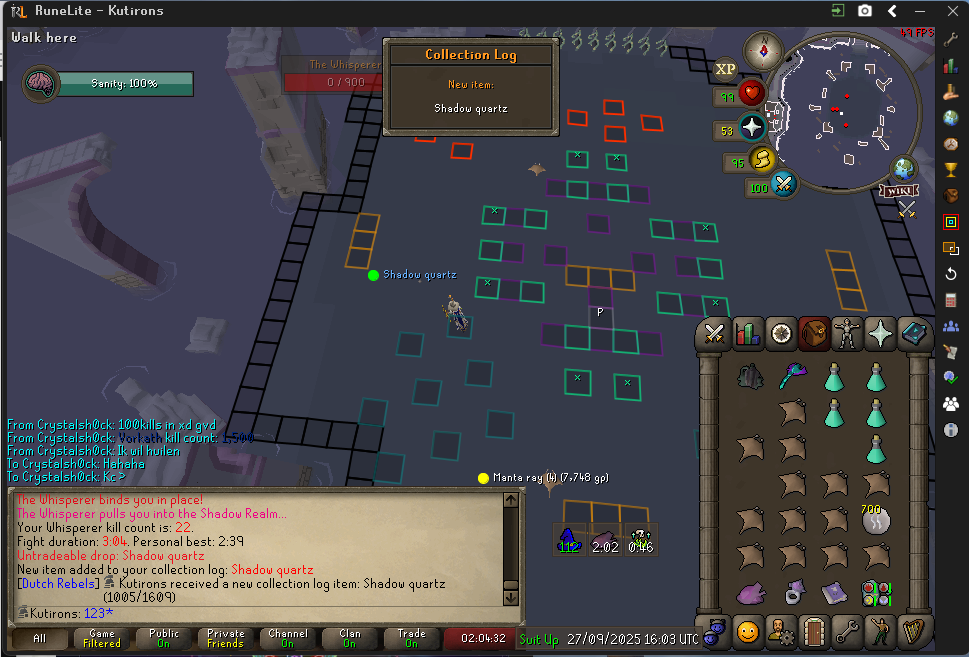Open the Combat Options tab
This screenshot has height=657, width=969.
tap(714, 333)
